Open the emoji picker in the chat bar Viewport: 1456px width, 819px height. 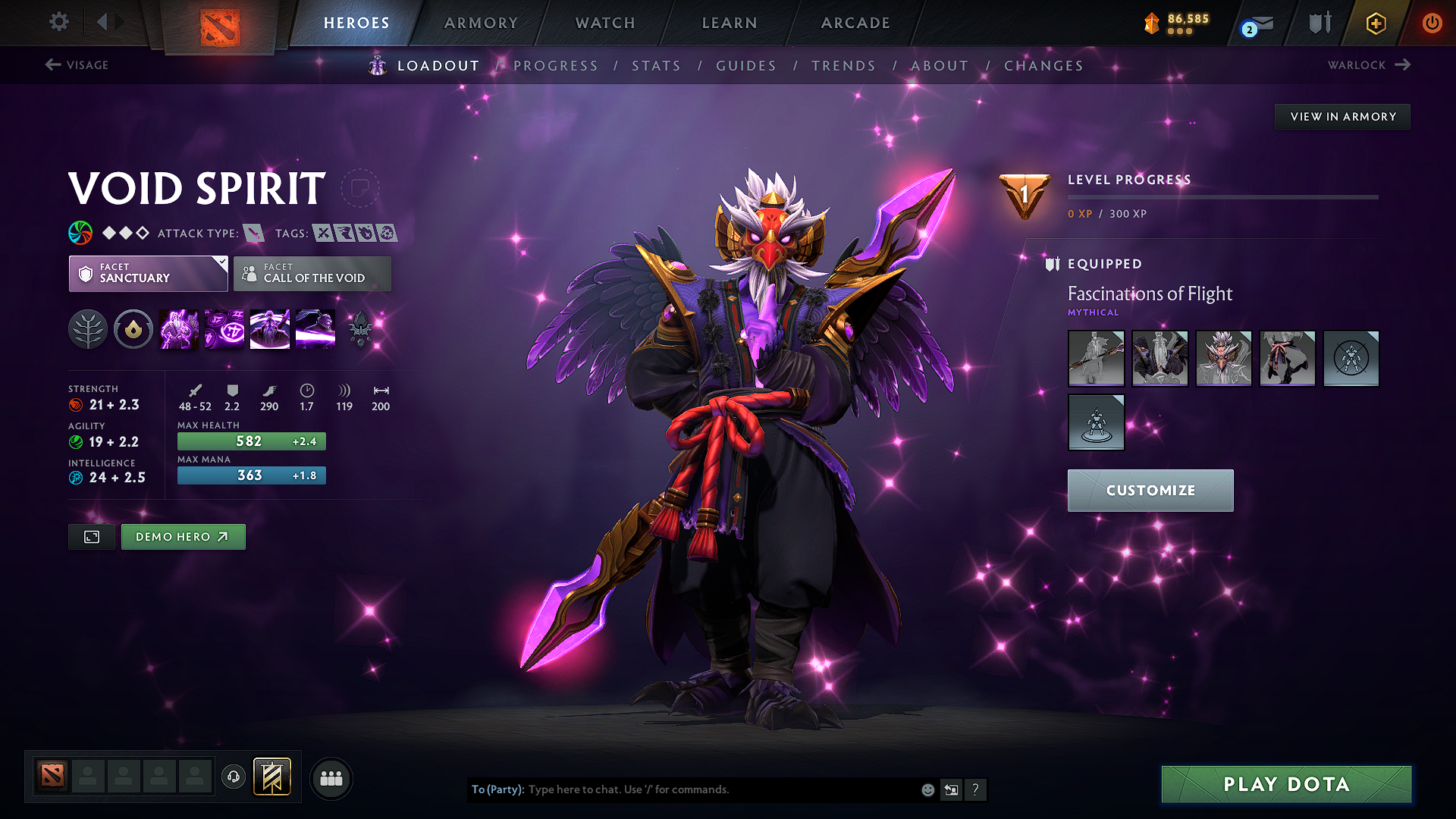click(927, 789)
